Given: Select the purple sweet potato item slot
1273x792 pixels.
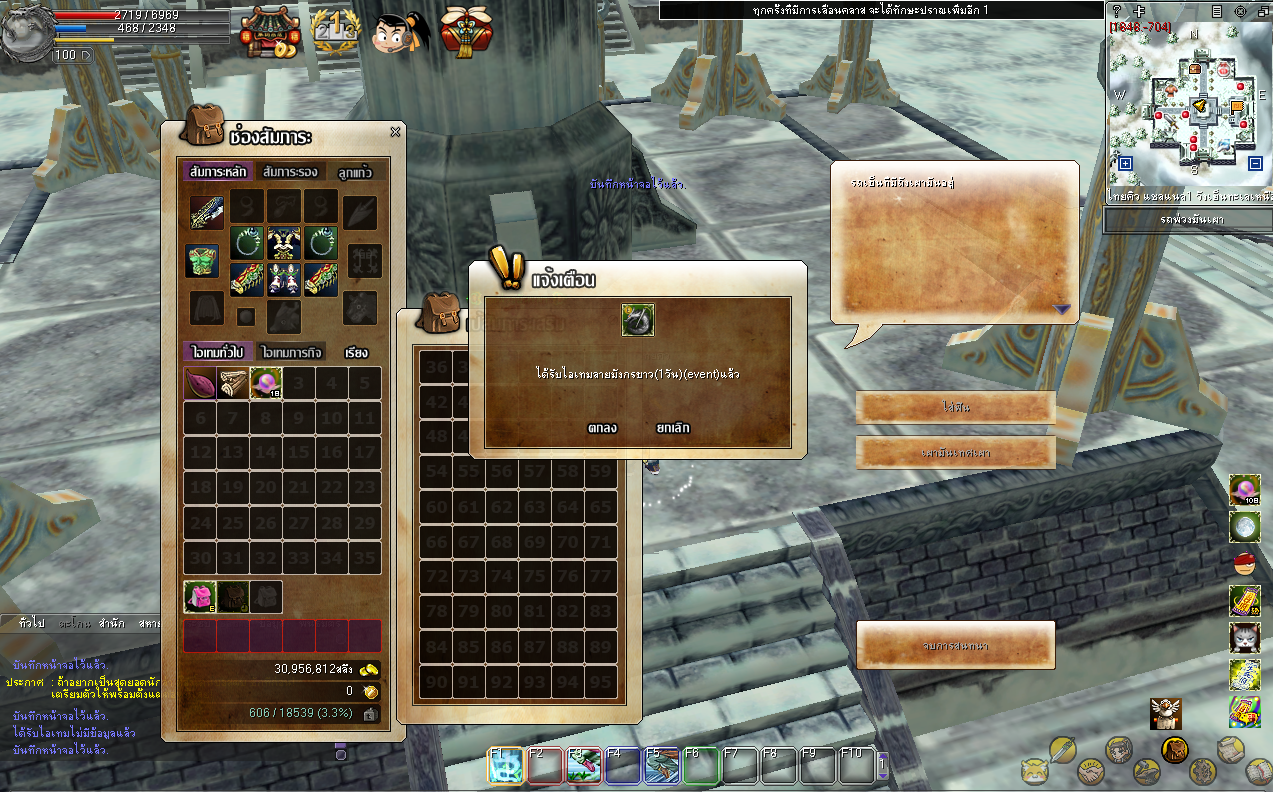Looking at the screenshot, I should (201, 383).
